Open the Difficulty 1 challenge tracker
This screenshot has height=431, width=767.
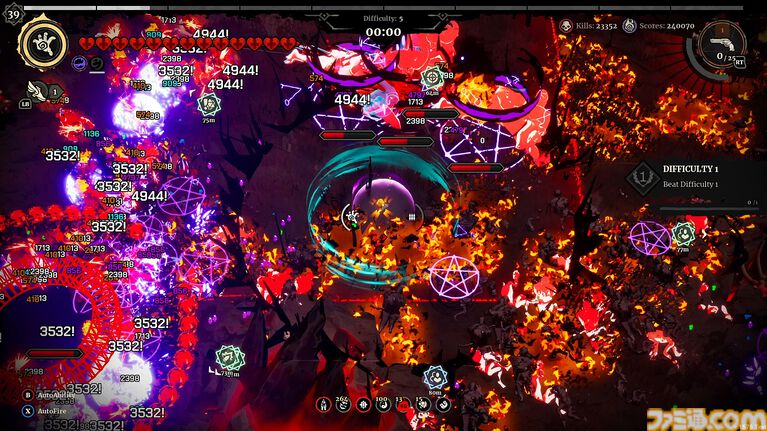pos(698,179)
